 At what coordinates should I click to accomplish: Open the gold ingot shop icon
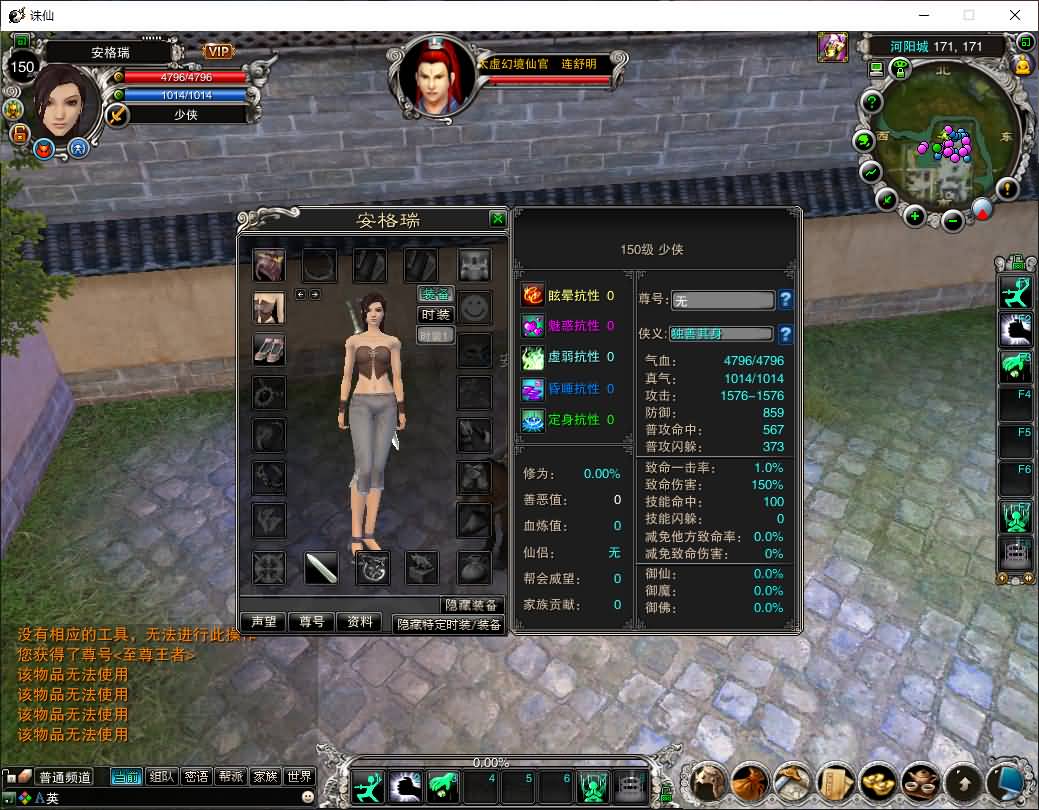tap(877, 781)
